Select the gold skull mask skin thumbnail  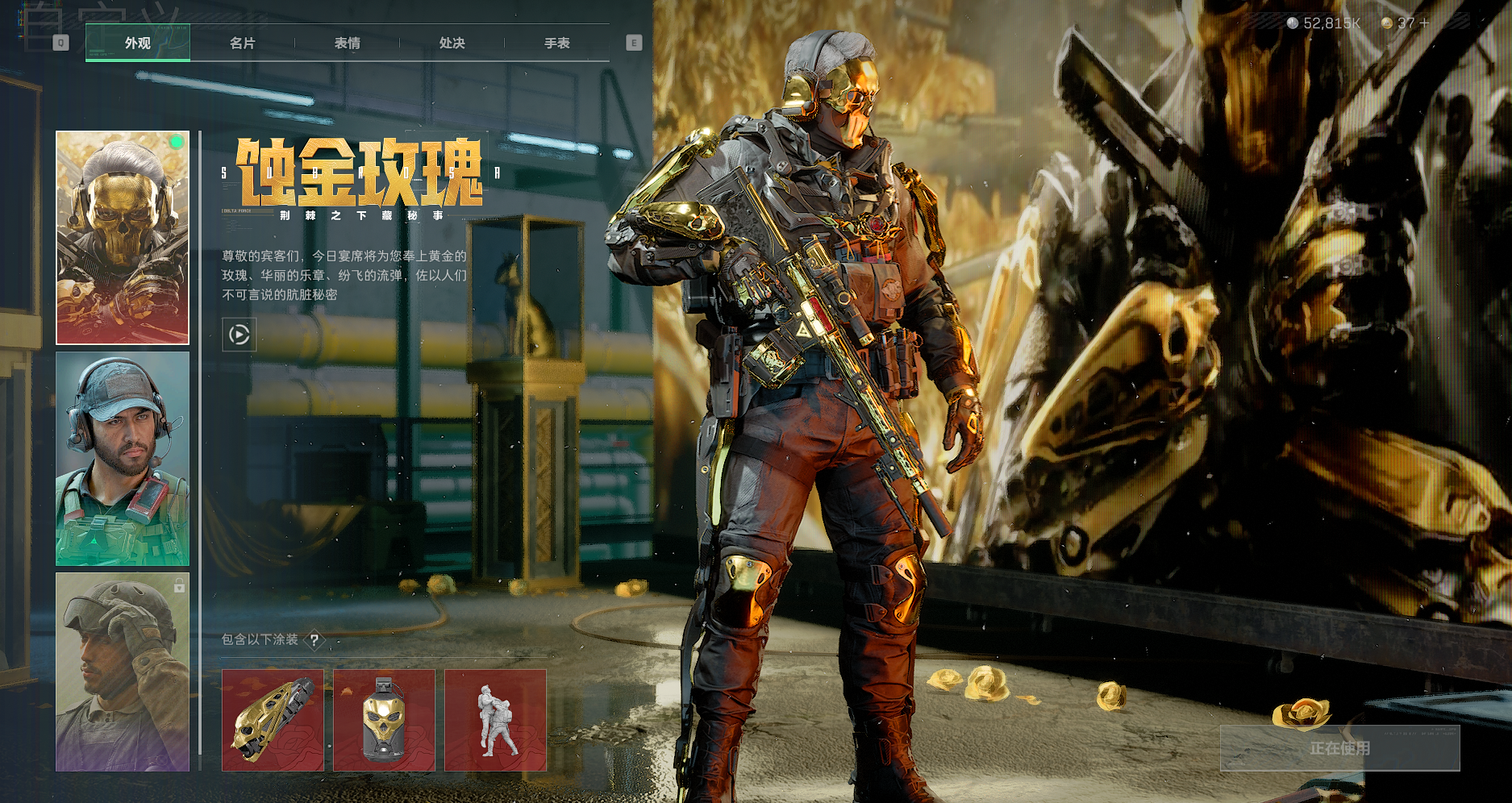(x=123, y=237)
